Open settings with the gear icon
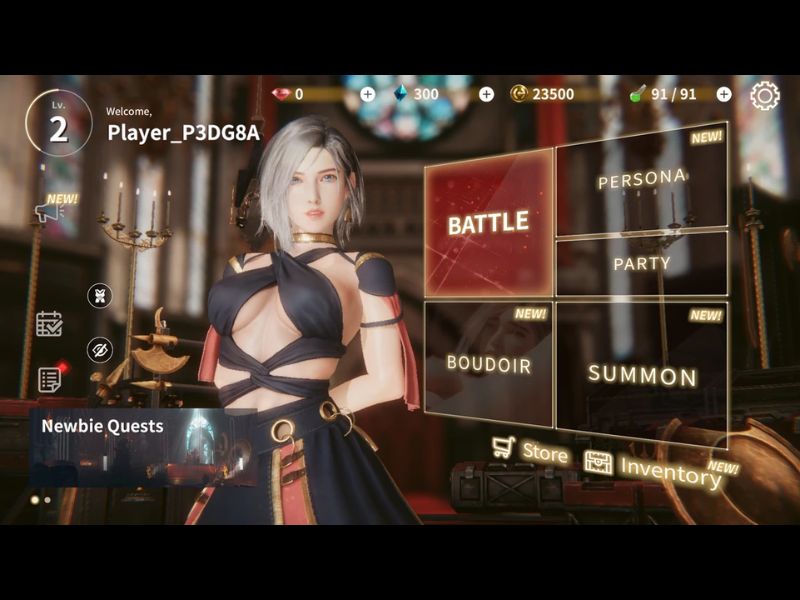 (x=764, y=95)
